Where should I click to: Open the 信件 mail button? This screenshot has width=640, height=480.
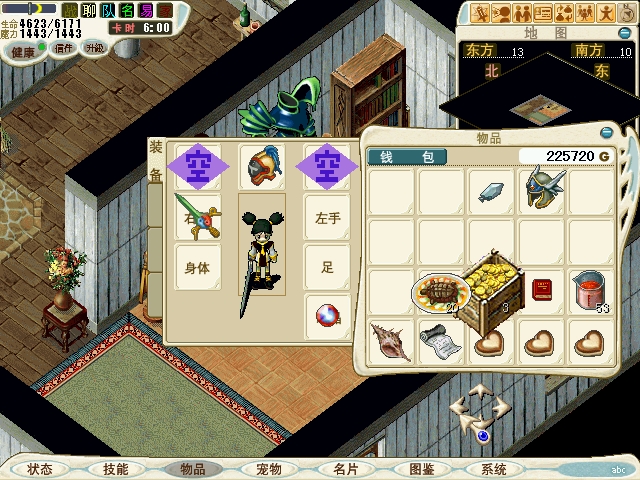[63, 48]
